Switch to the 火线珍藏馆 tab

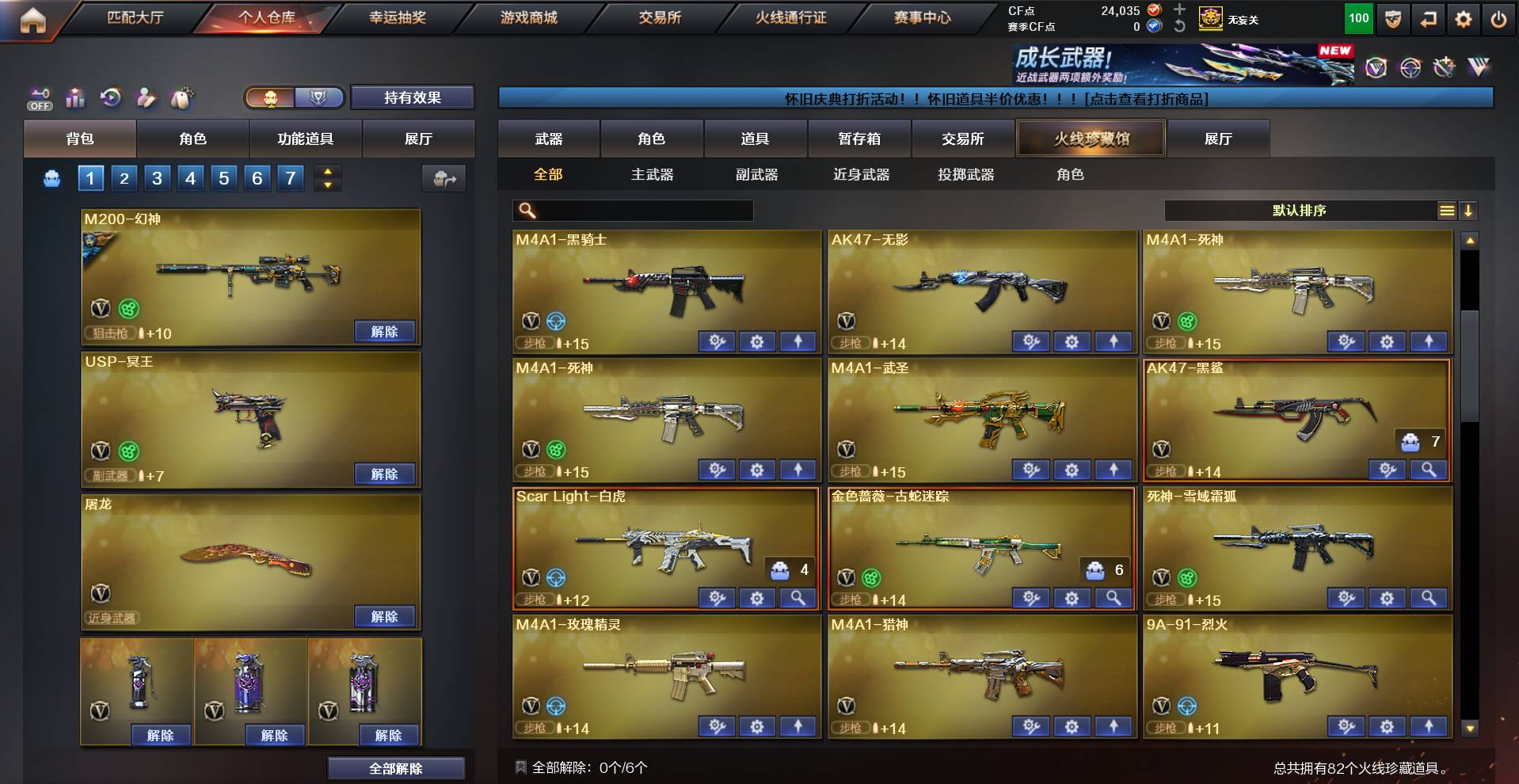(1091, 138)
